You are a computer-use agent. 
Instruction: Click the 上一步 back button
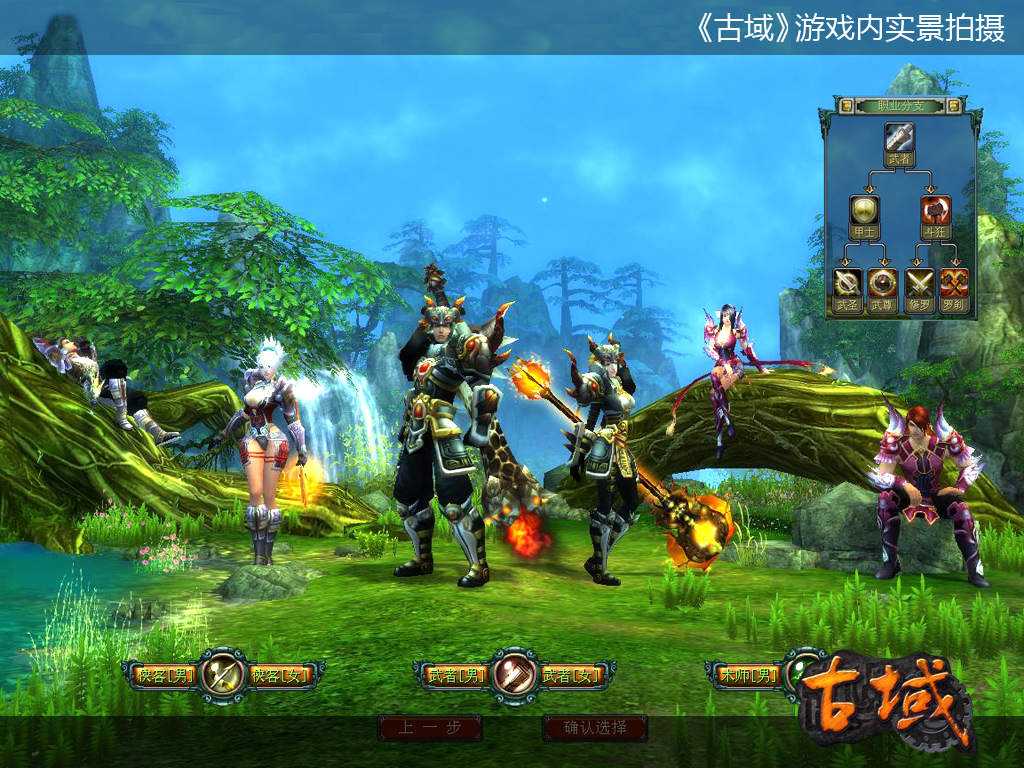click(x=430, y=728)
